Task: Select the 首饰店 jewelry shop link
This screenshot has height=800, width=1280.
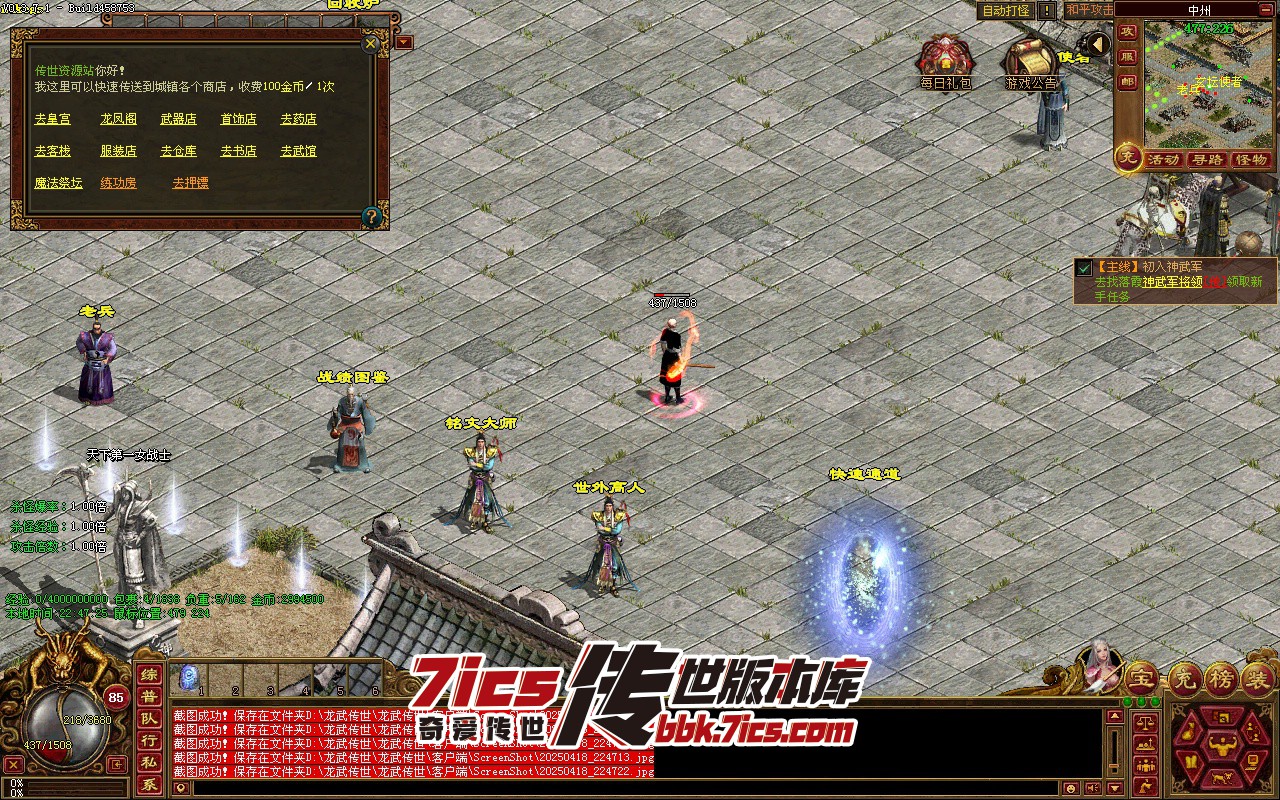Action: click(238, 119)
